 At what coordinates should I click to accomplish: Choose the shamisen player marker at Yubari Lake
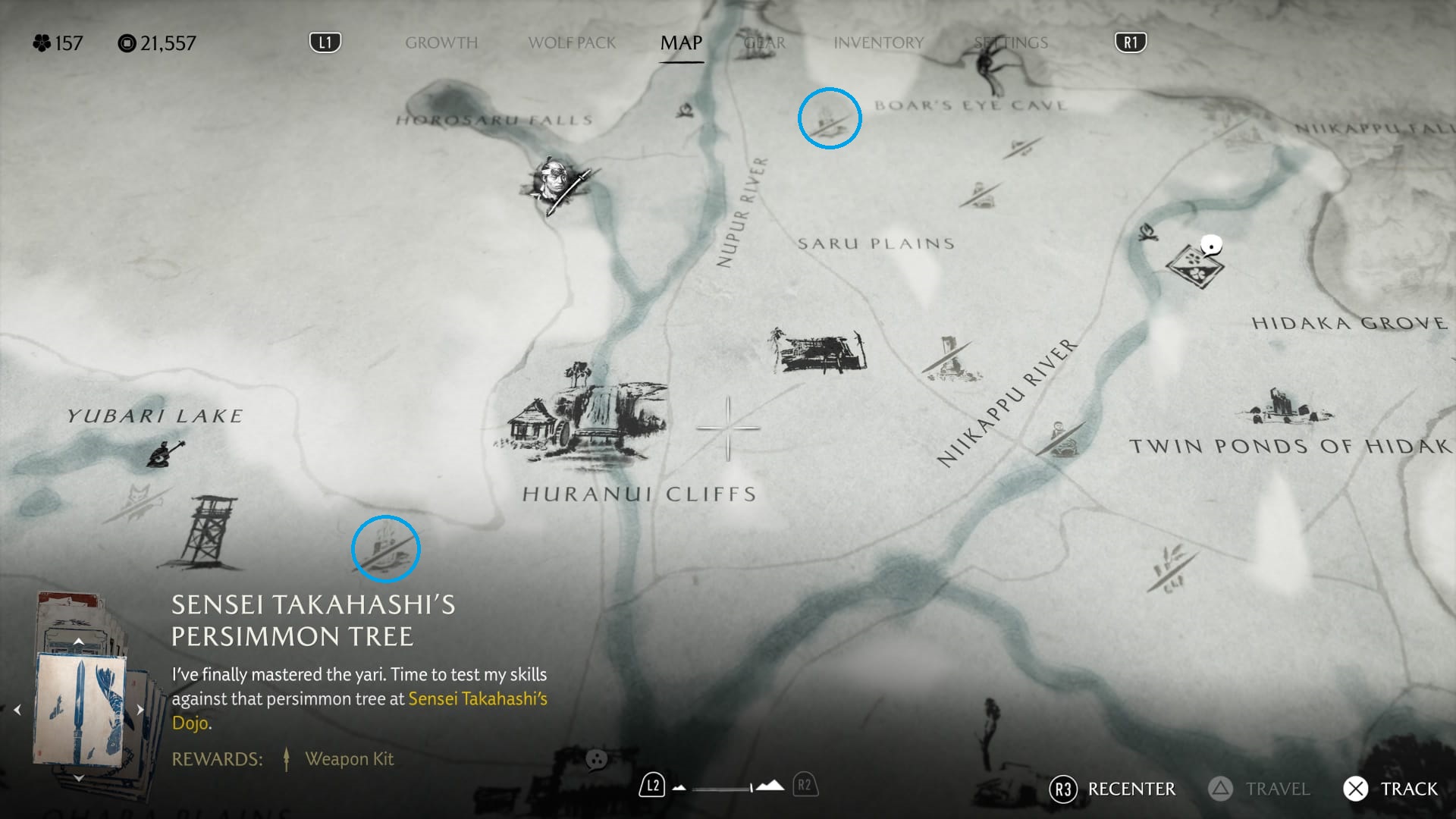tap(165, 453)
